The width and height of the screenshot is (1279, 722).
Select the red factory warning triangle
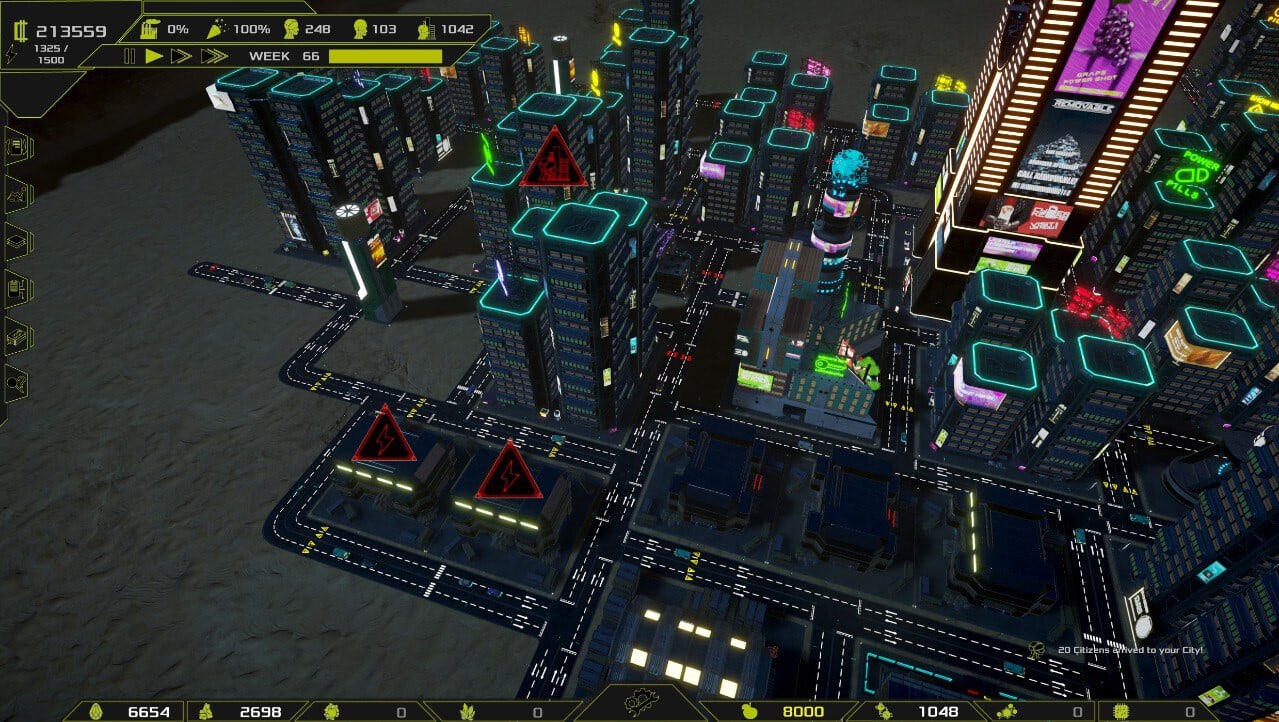[553, 160]
